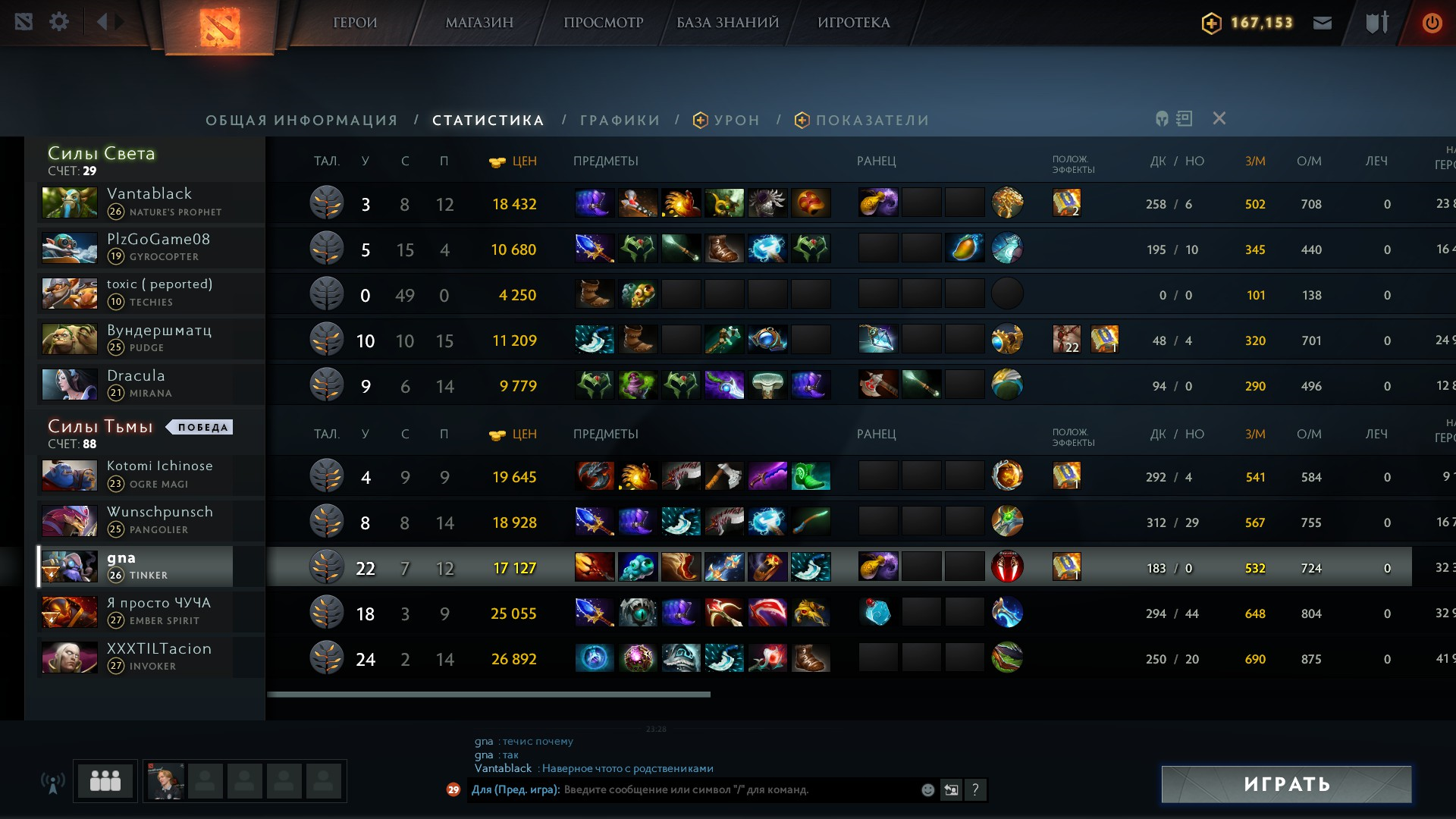Click the chat help question mark

click(975, 790)
